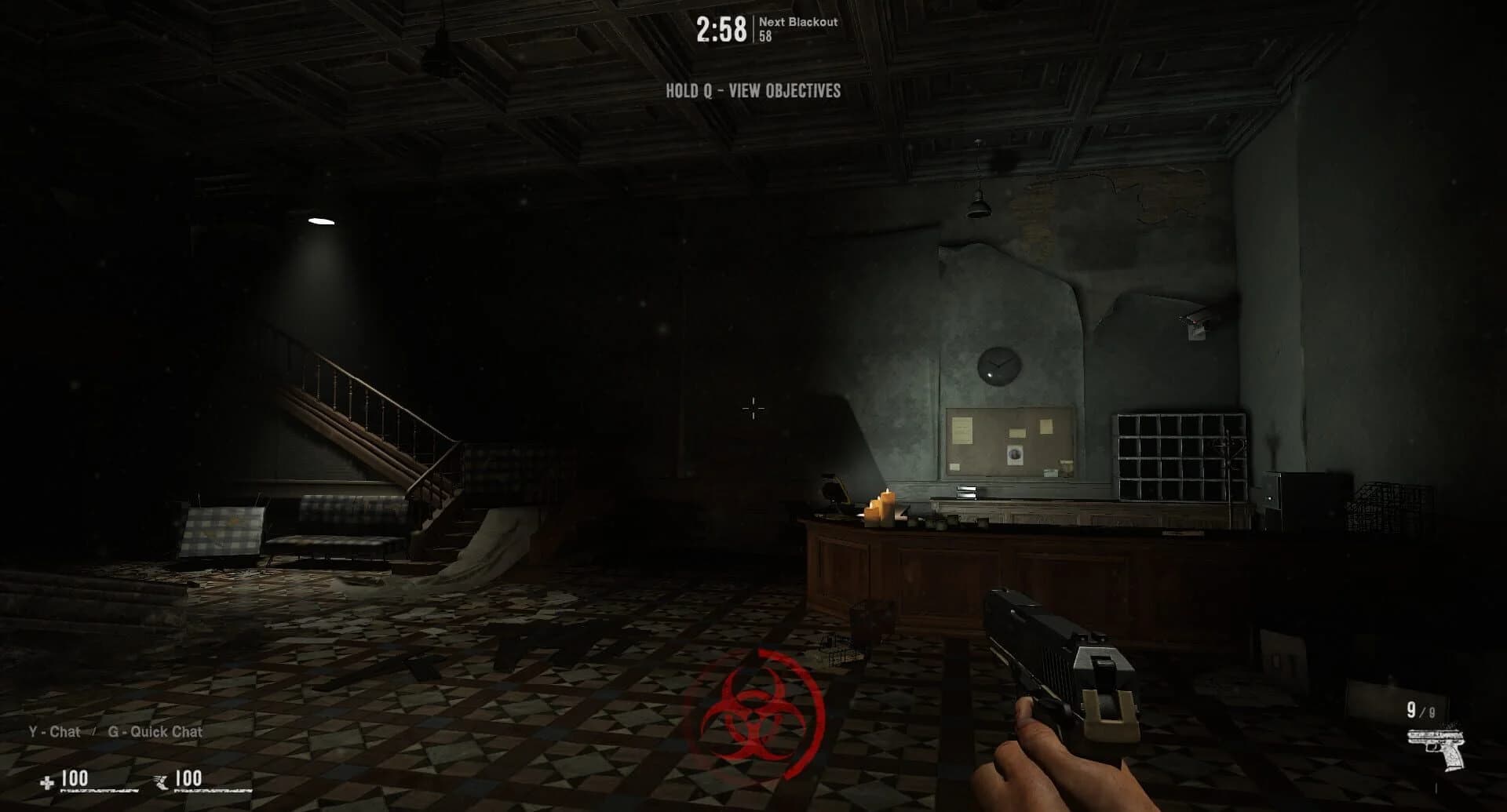Click the VIEW OBJECTIVES text prompt
This screenshot has width=1507, height=812.
point(784,89)
